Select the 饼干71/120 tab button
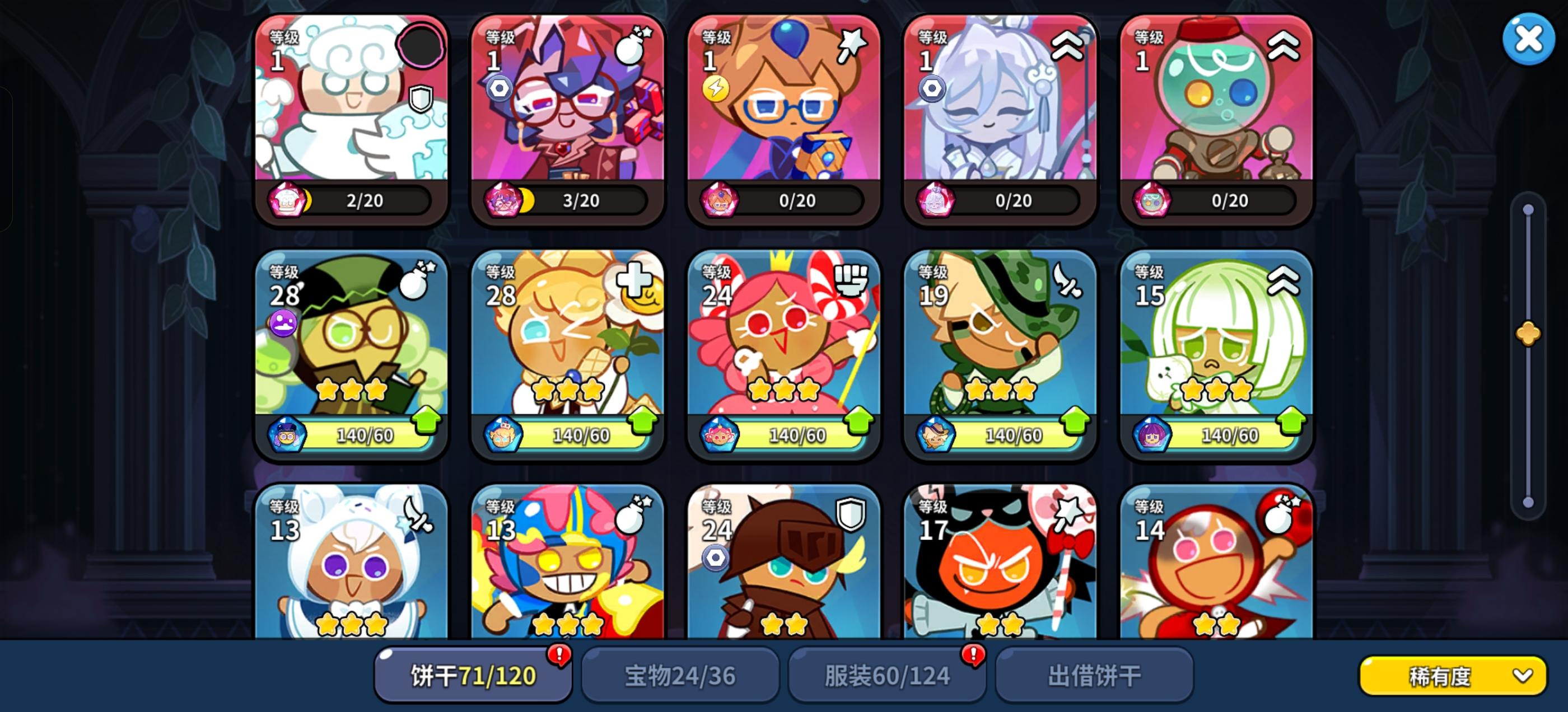The image size is (1568, 712). (472, 674)
